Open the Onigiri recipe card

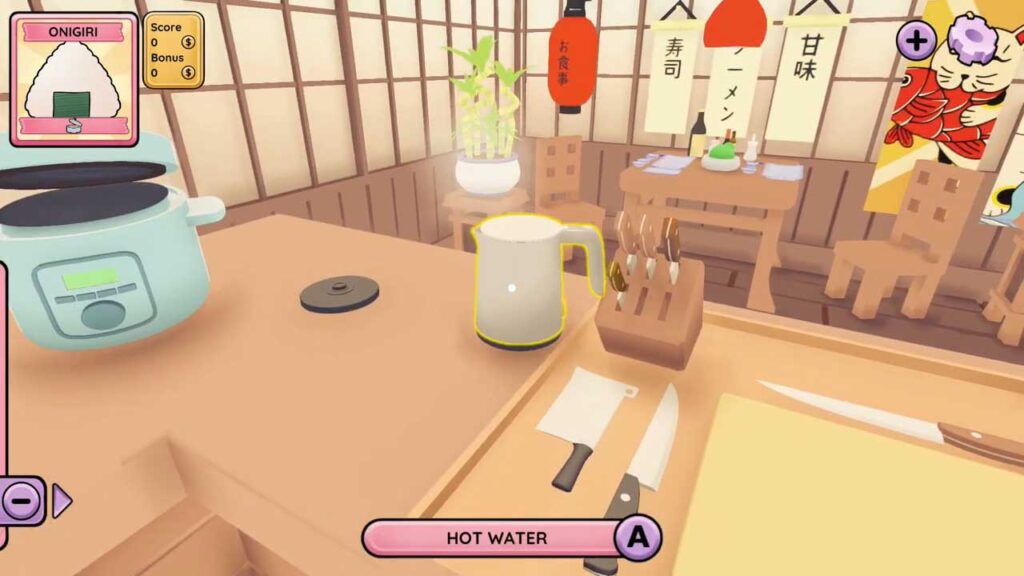pyautogui.click(x=74, y=80)
